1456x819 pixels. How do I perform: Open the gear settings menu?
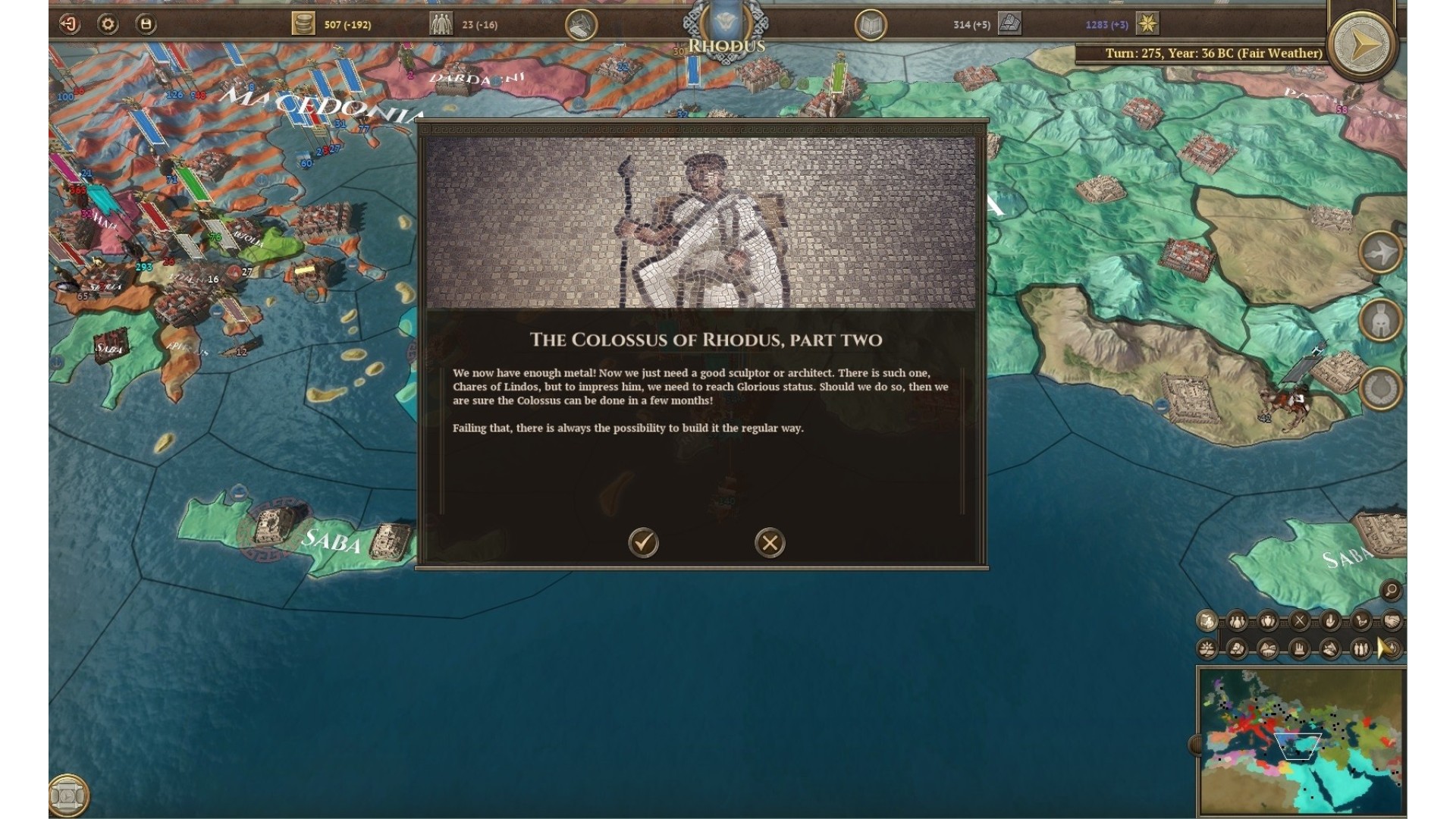coord(108,24)
